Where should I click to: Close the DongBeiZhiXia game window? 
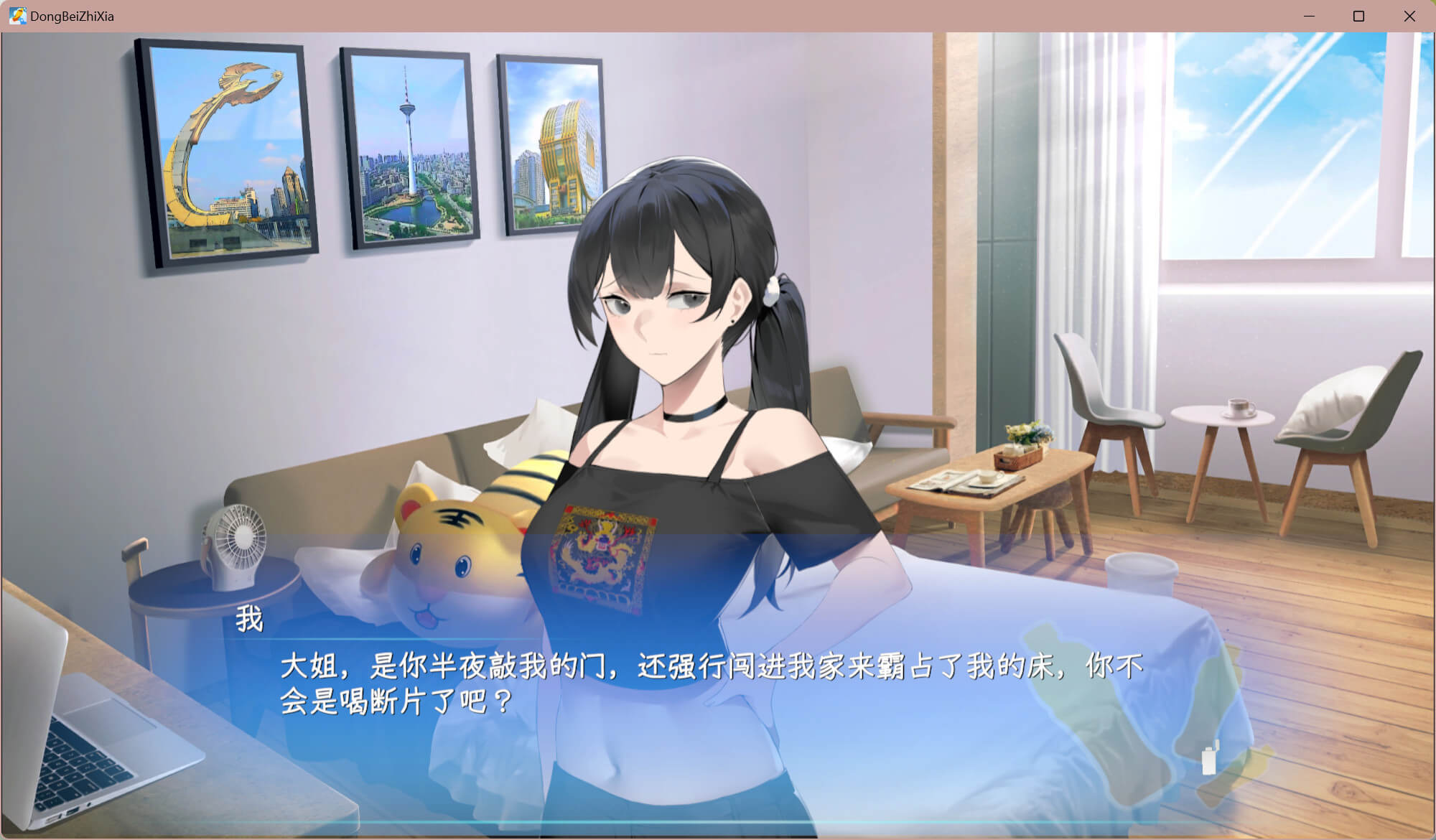click(x=1409, y=16)
